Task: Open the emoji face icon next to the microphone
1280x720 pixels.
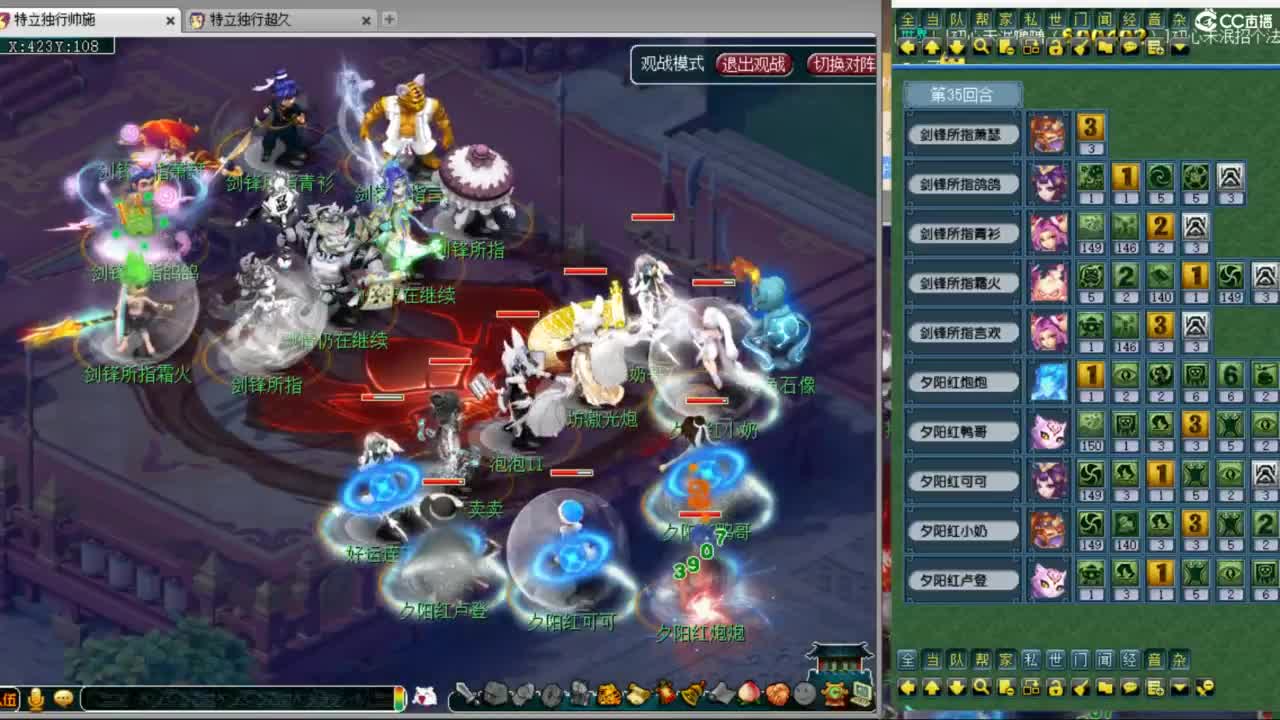Action: tap(62, 699)
